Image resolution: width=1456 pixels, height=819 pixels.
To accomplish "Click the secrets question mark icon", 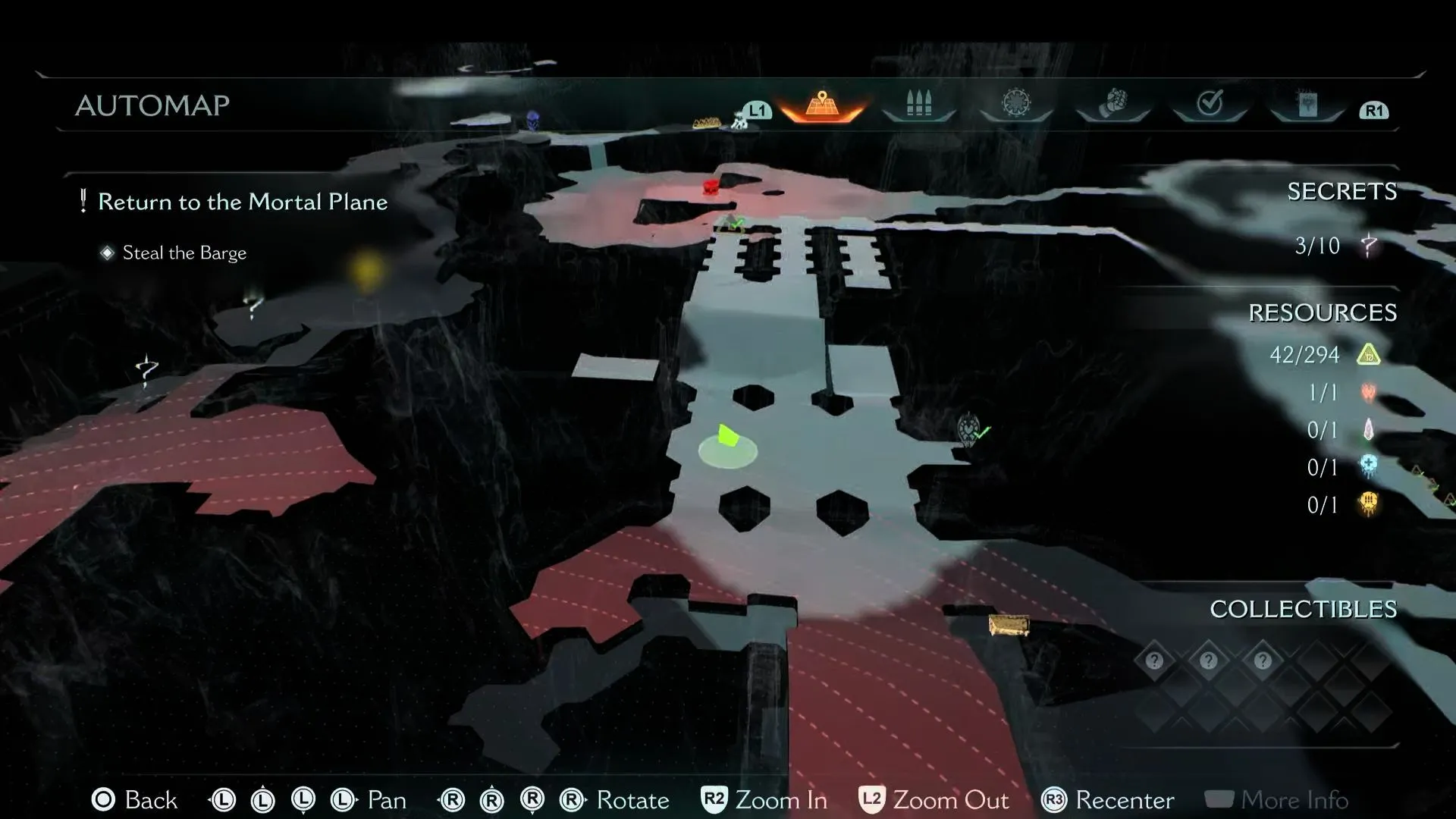I will pyautogui.click(x=1369, y=246).
